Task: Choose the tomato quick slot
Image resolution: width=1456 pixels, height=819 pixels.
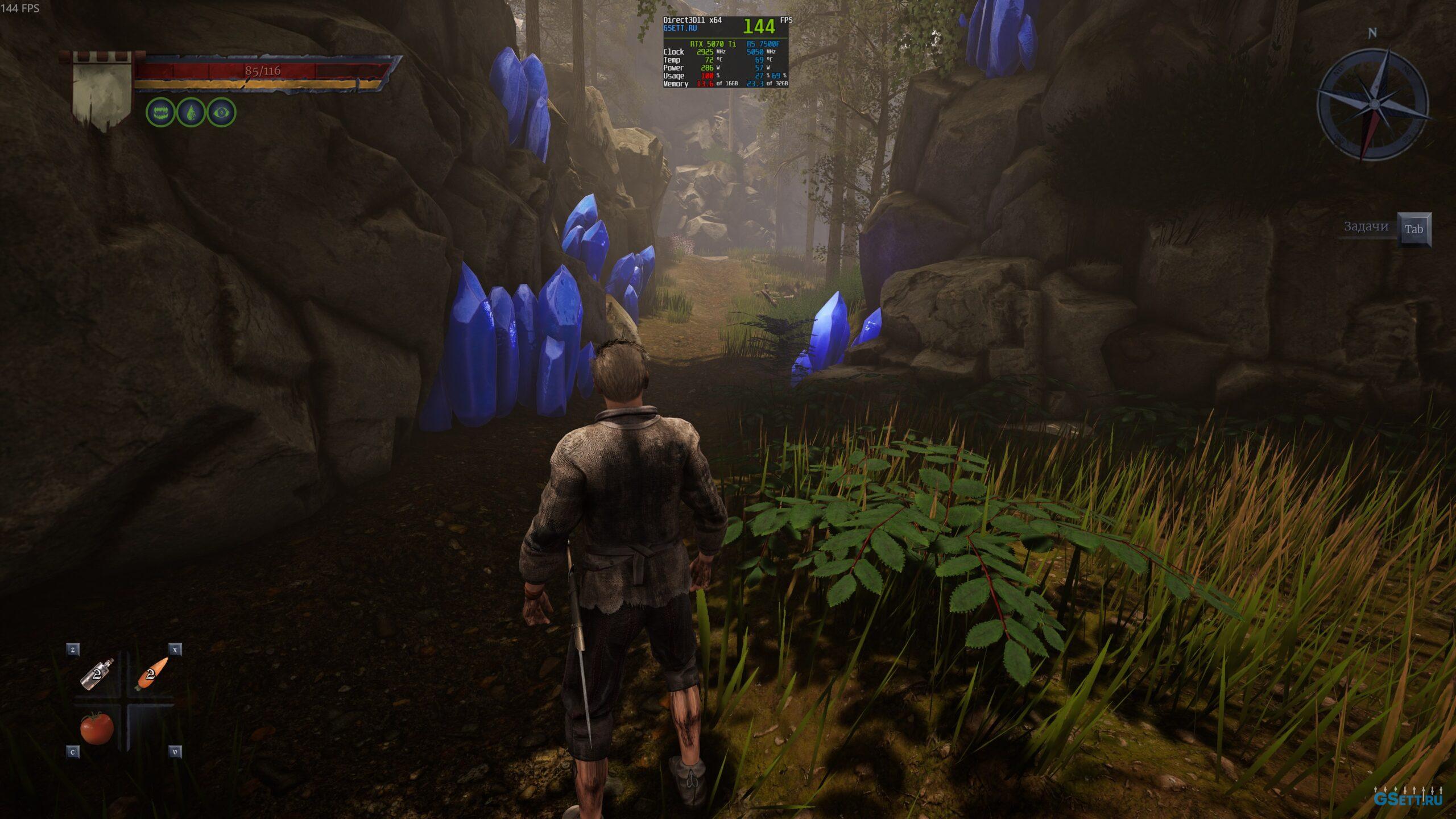Action: coord(97,727)
